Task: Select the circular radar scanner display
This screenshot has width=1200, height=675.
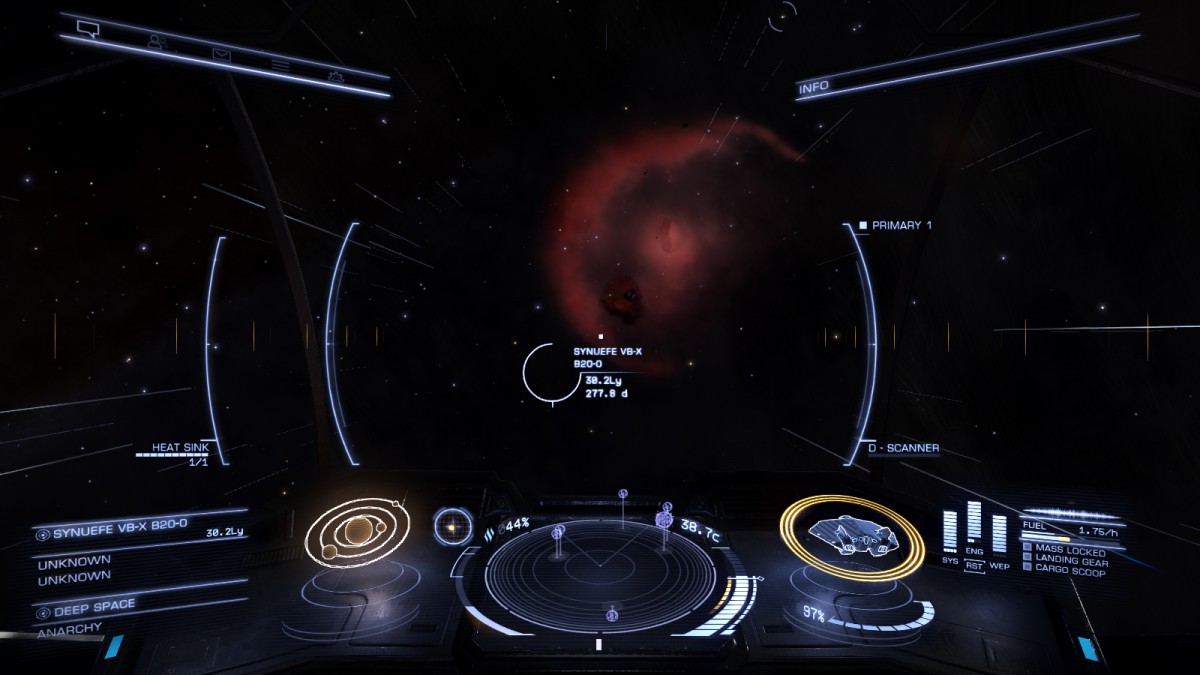Action: point(600,574)
